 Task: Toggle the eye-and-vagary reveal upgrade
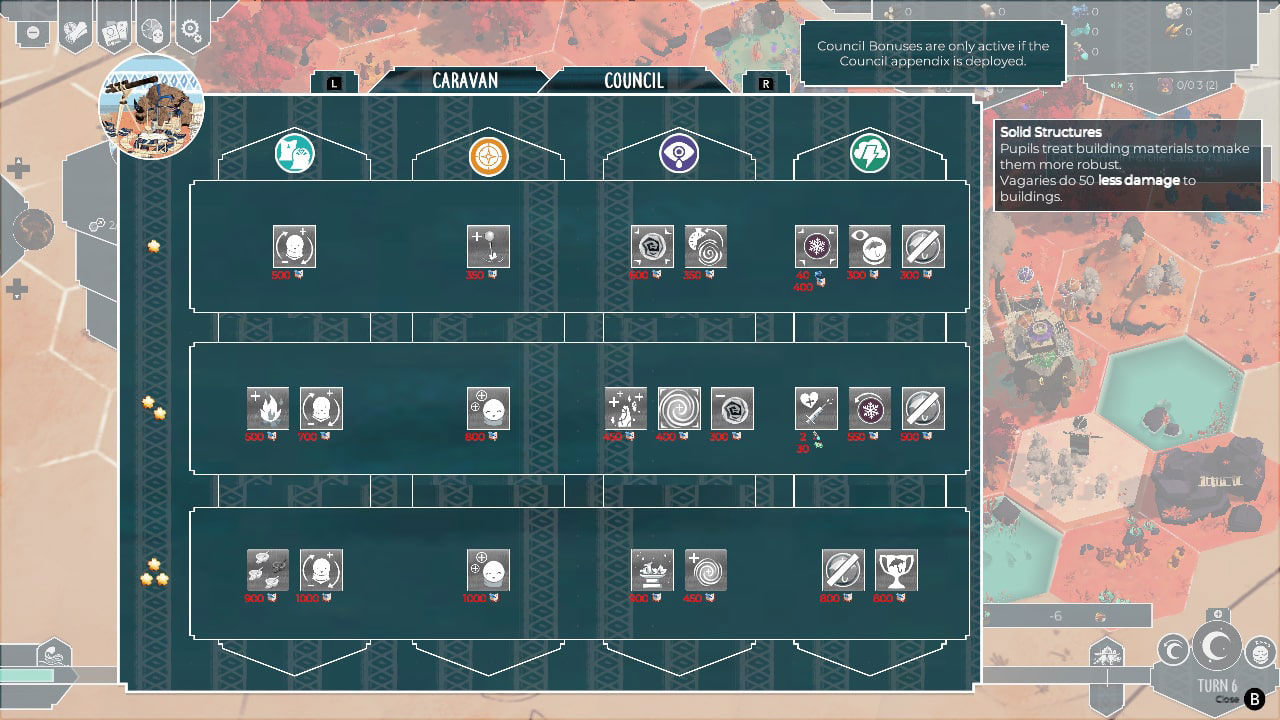point(869,247)
